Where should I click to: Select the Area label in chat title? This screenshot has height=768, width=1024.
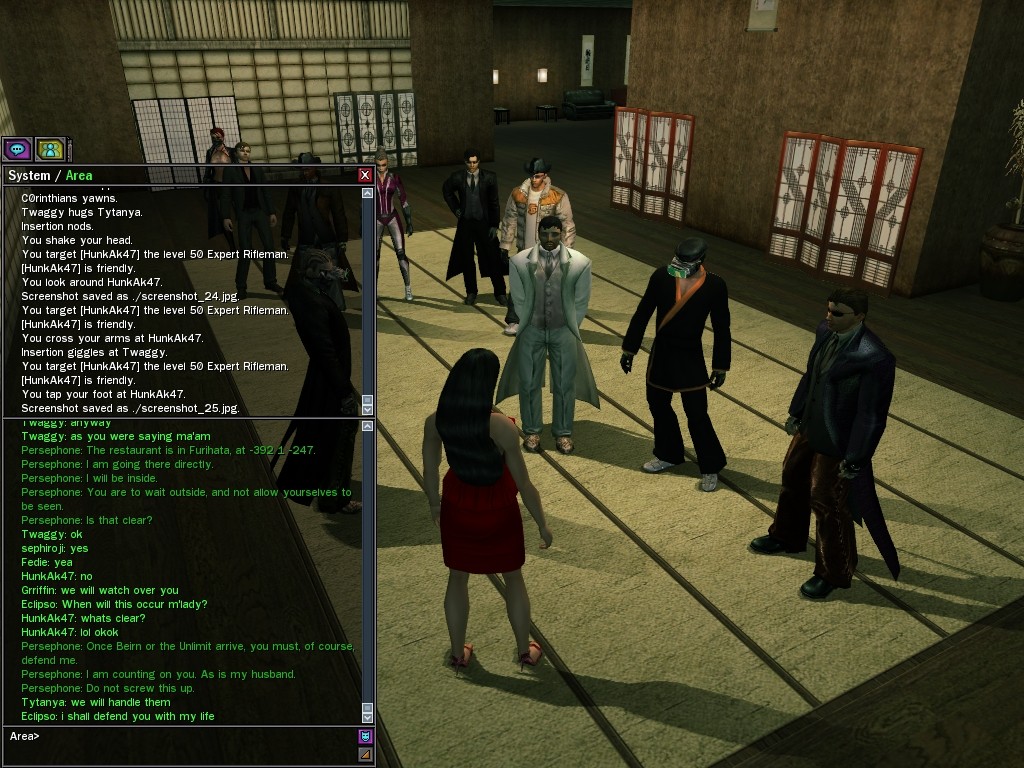79,176
